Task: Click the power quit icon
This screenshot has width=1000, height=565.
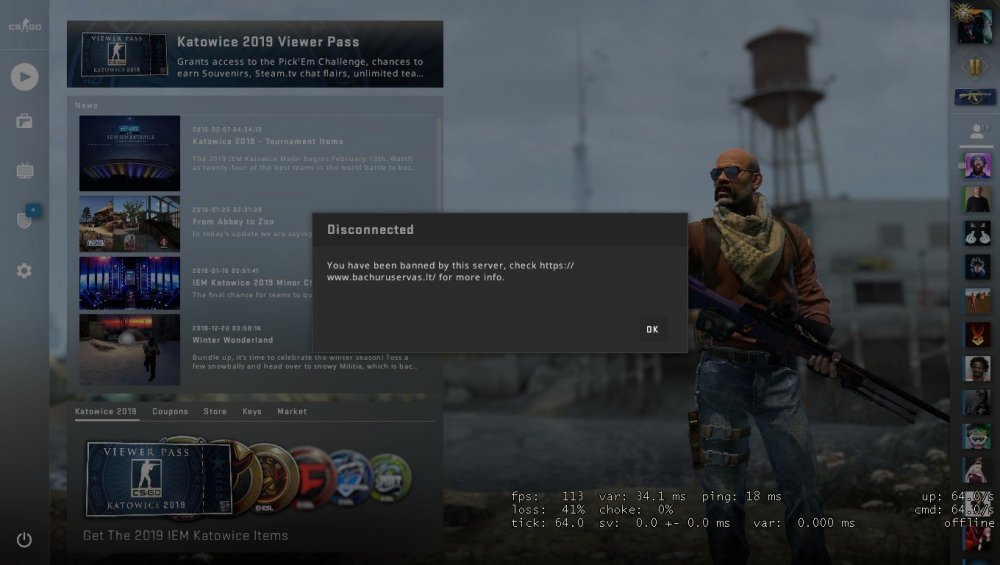Action: 24,540
